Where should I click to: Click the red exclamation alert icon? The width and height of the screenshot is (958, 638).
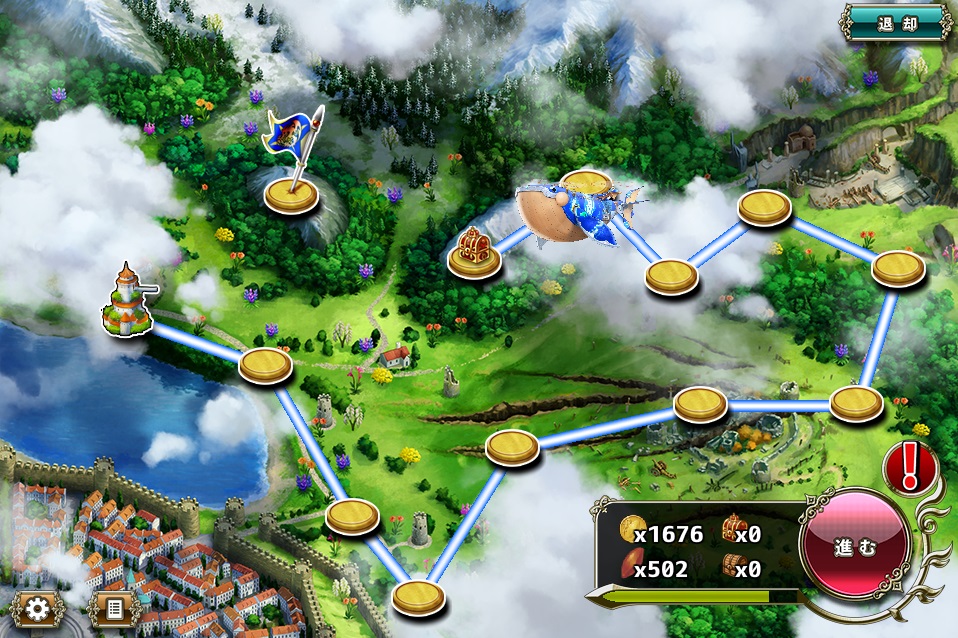pos(909,466)
